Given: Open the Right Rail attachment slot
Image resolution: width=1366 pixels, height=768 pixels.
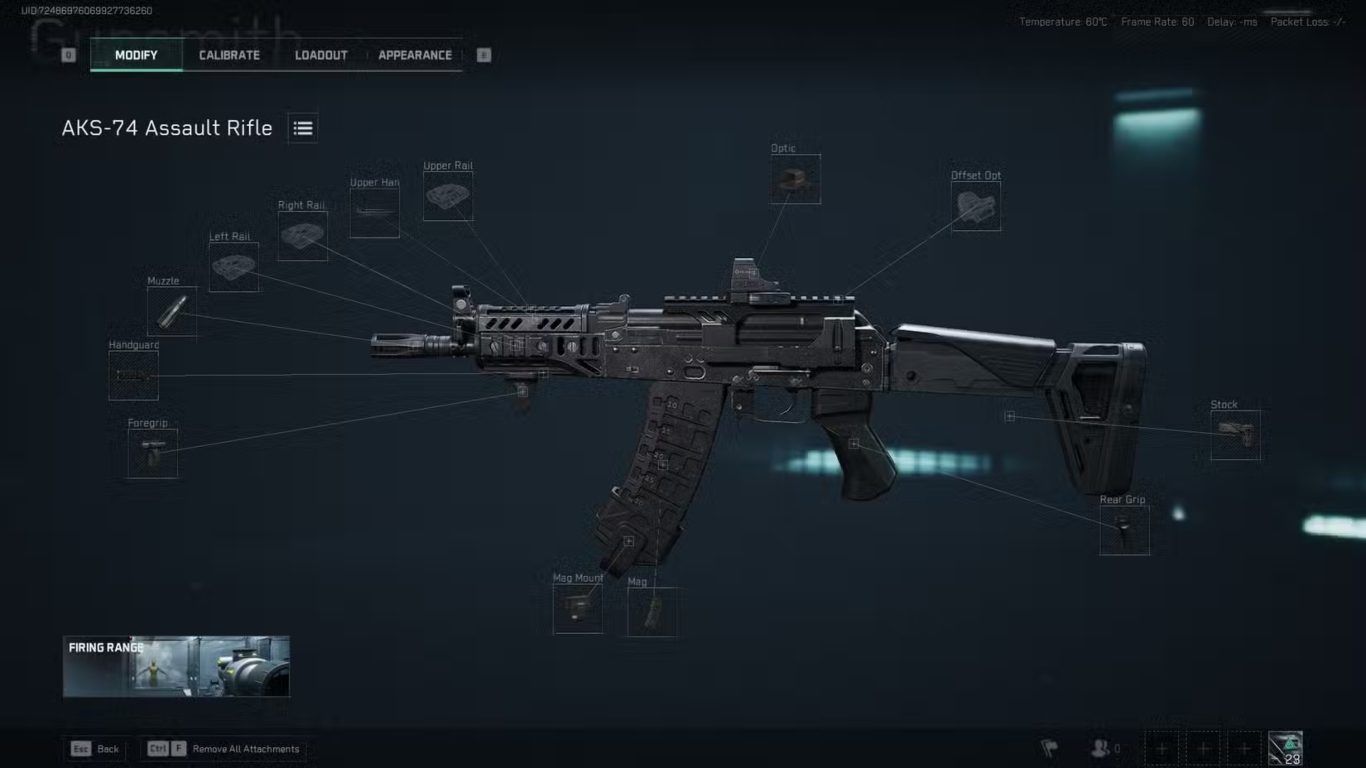Looking at the screenshot, I should [302, 236].
